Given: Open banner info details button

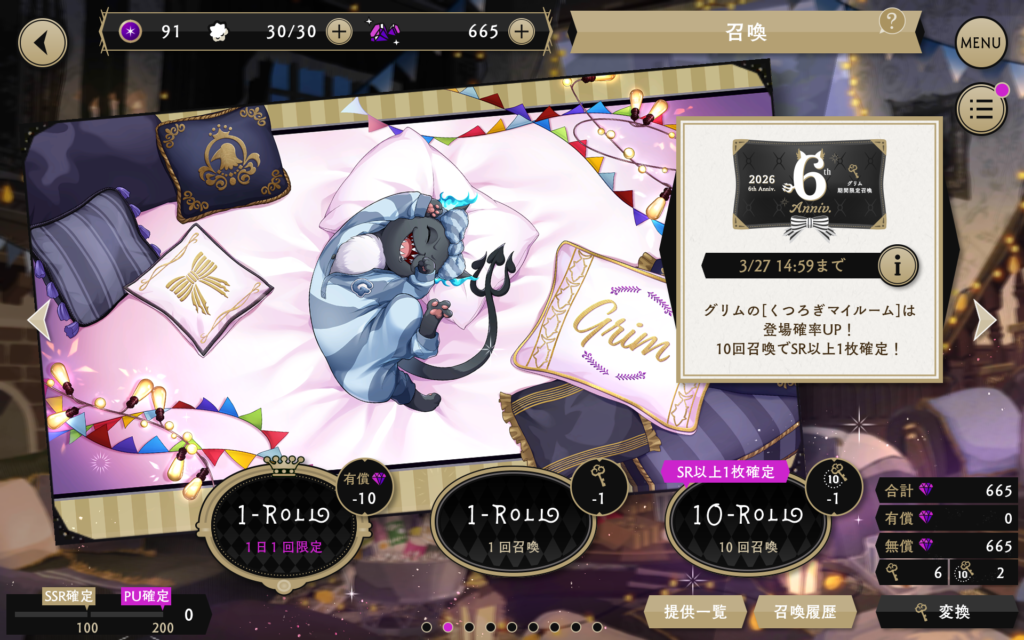Looking at the screenshot, I should (x=897, y=265).
